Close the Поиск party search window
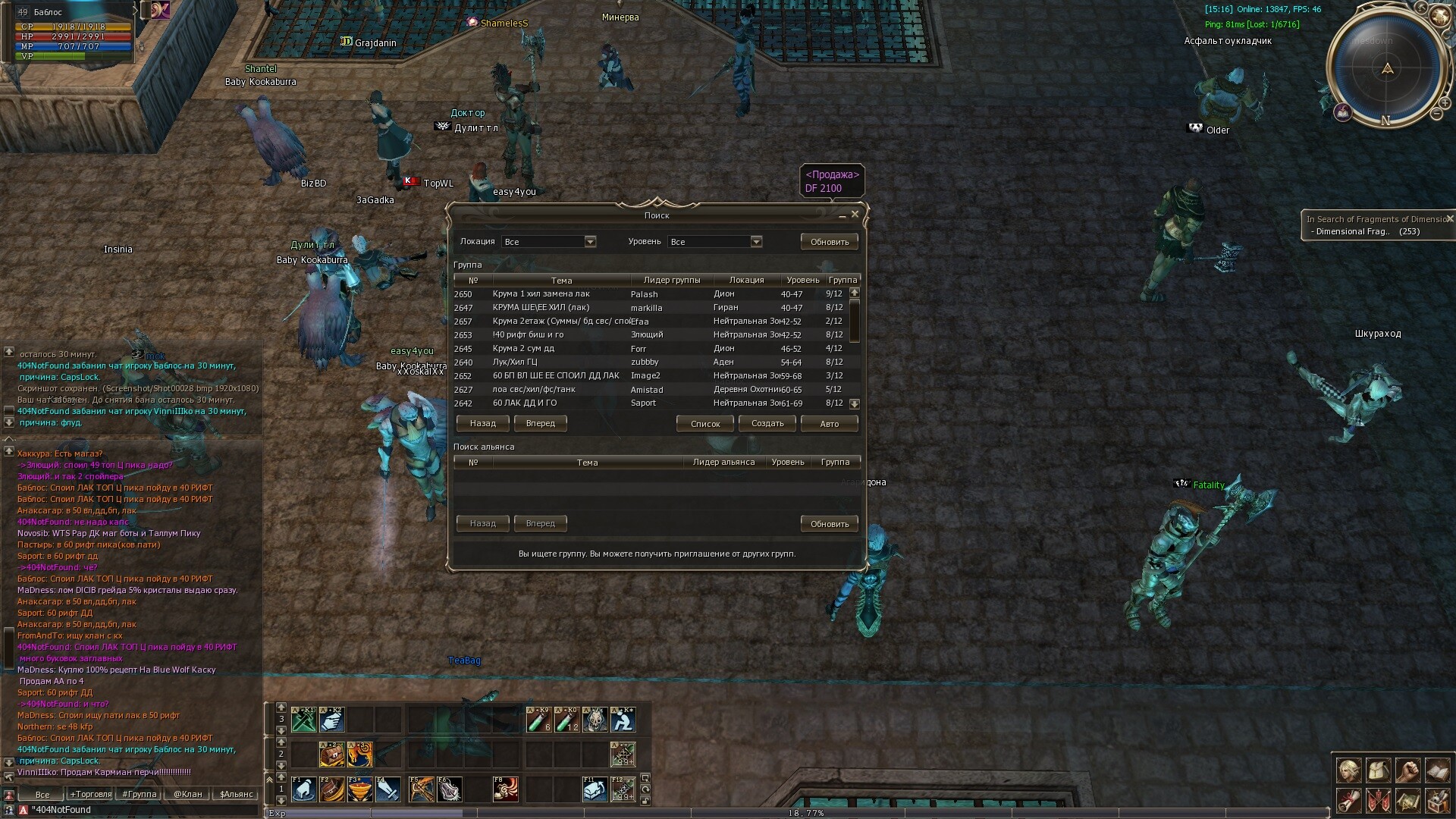Image resolution: width=1456 pixels, height=819 pixels. coord(855,215)
